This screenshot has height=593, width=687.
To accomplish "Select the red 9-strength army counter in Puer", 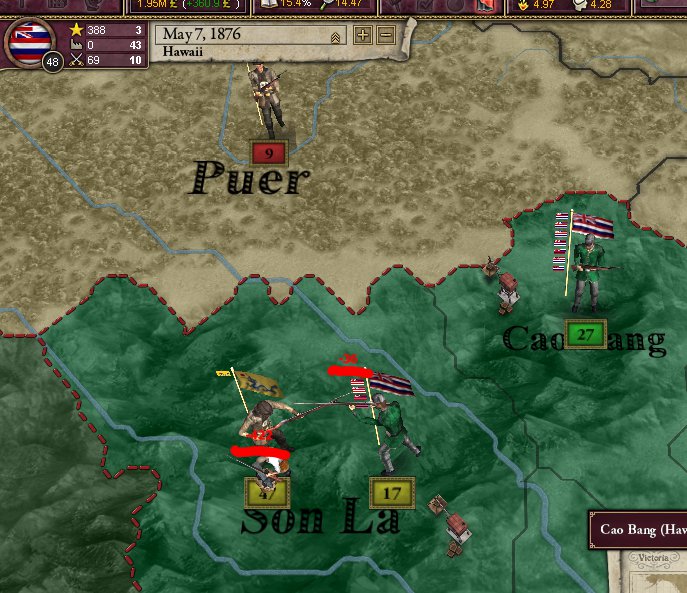I will coord(269,153).
